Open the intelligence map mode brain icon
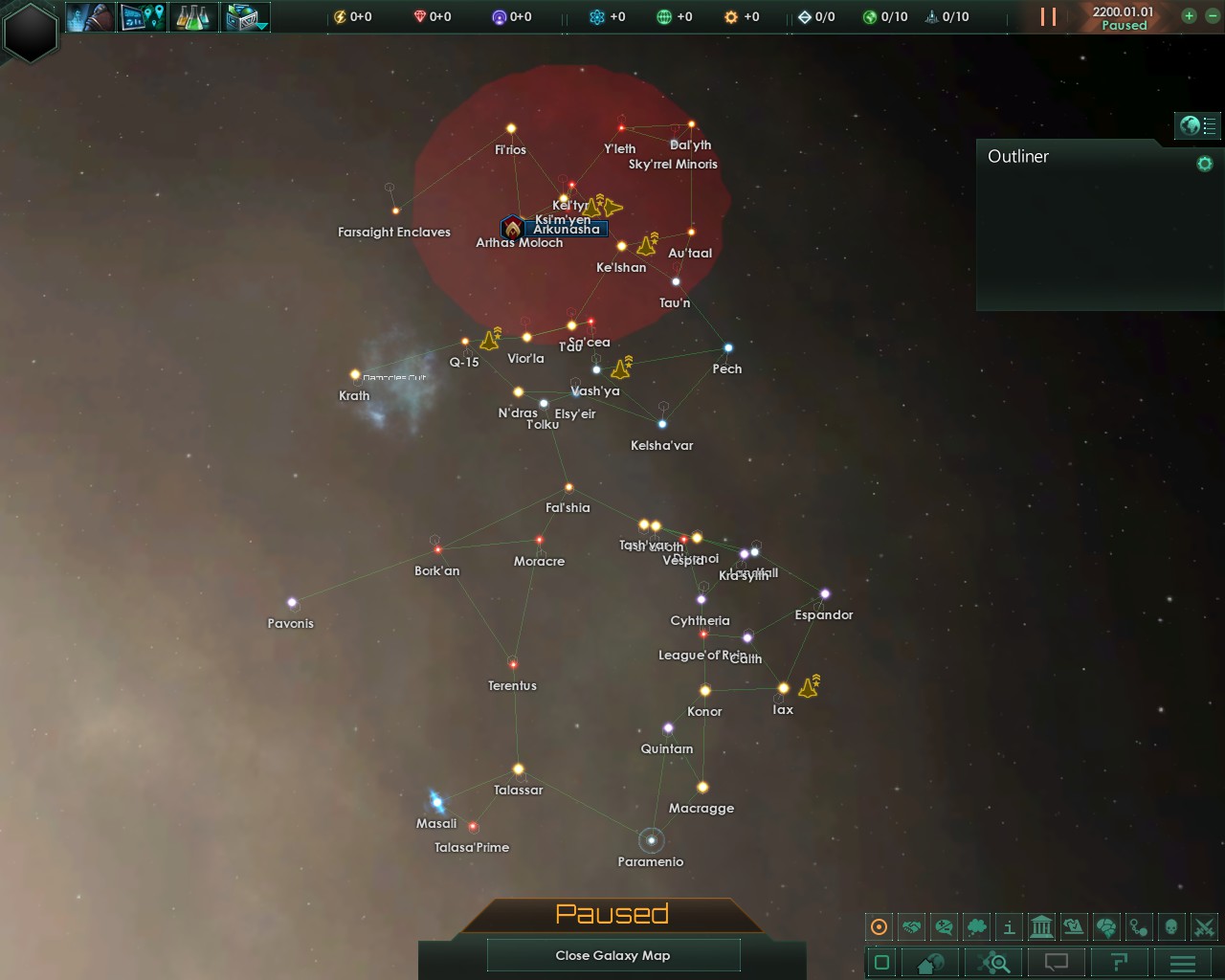 (1105, 926)
